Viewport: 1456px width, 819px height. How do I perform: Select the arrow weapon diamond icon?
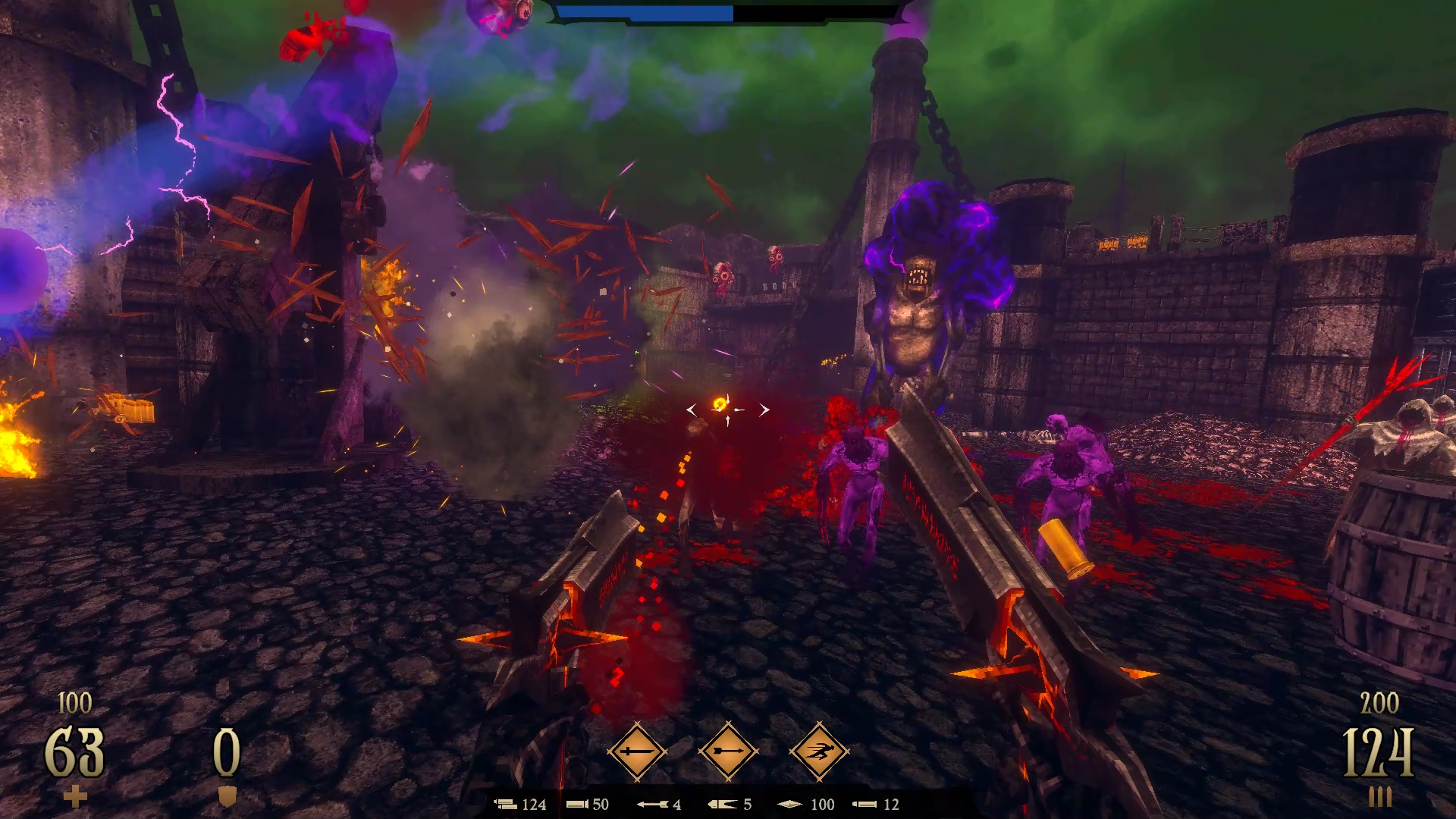tap(729, 752)
